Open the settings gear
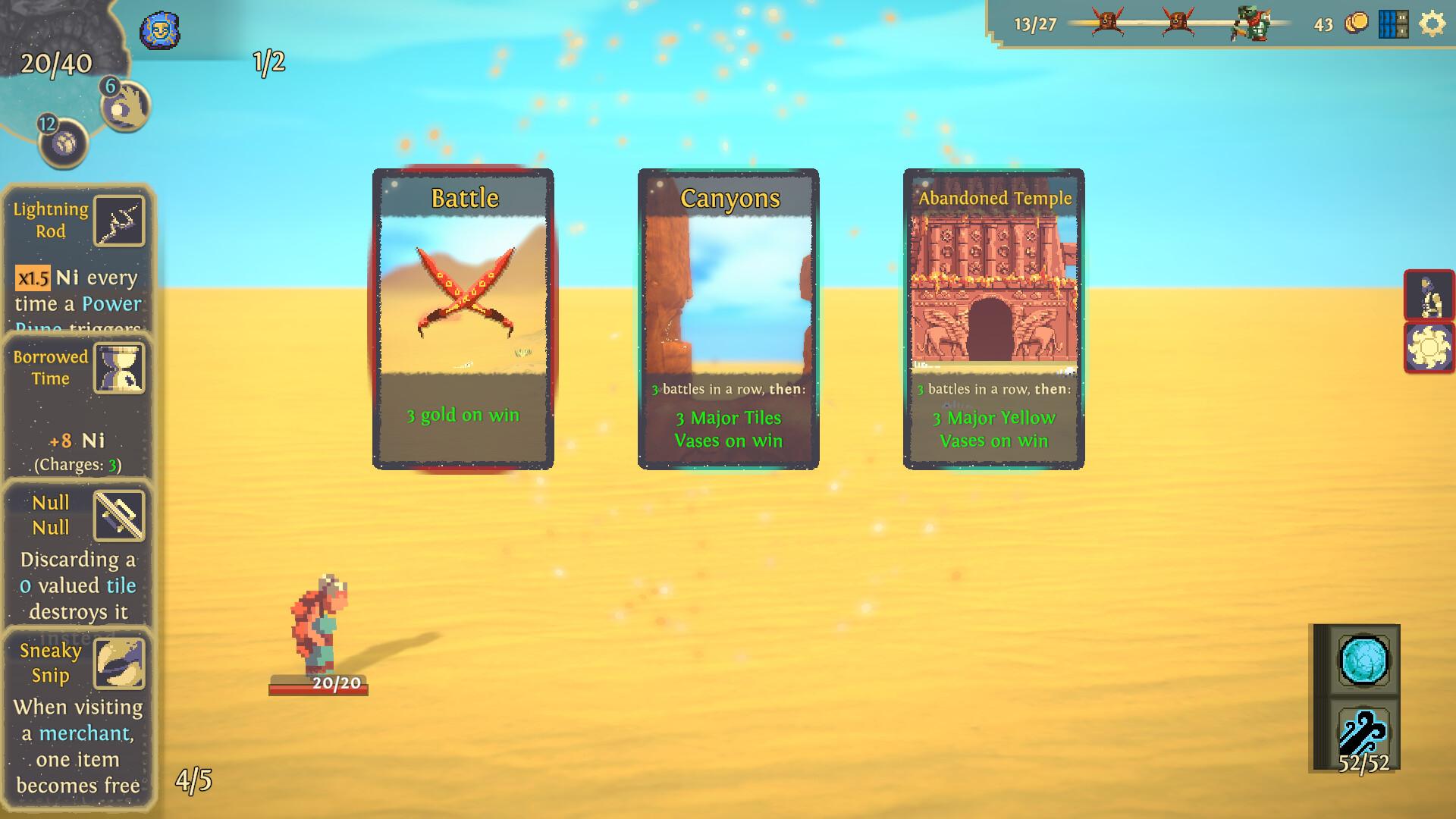This screenshot has width=1456, height=819. pos(1432,24)
